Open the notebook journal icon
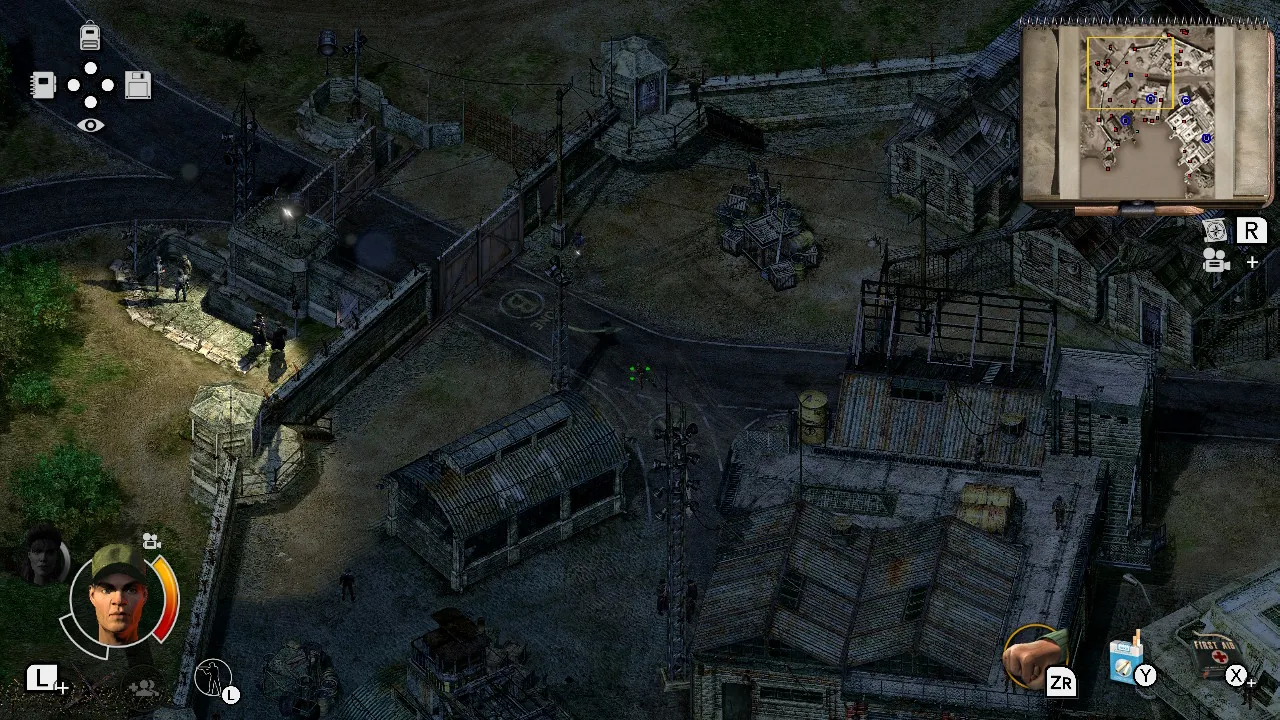 (x=42, y=86)
